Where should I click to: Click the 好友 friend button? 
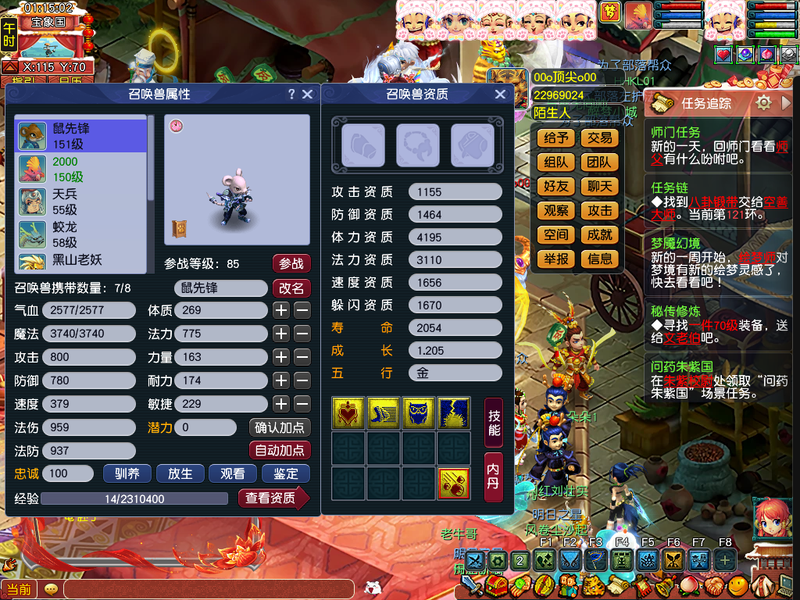point(556,186)
